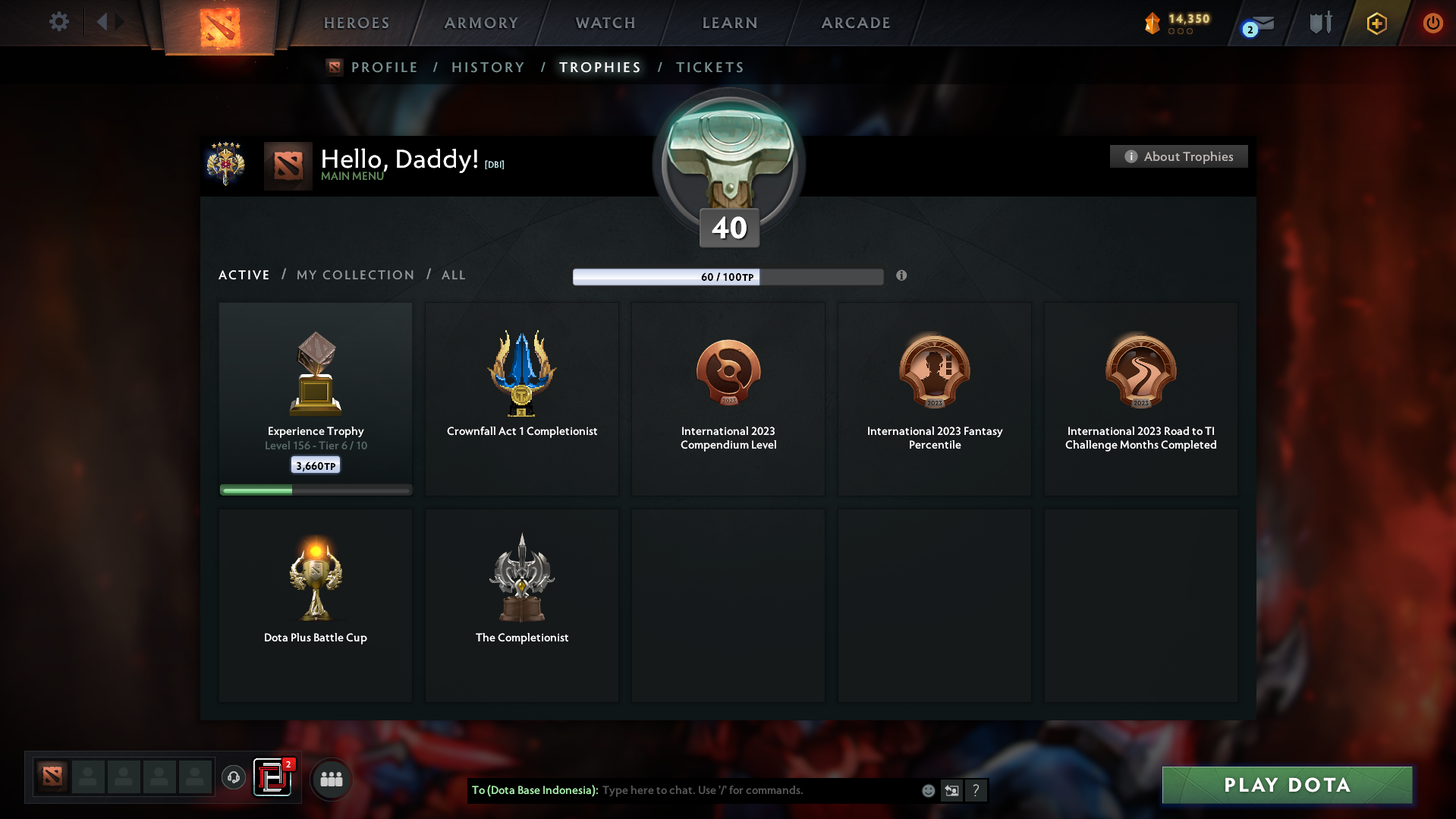Click the 60/100TP progress bar
Screen dimensions: 1456x819
[x=728, y=276]
